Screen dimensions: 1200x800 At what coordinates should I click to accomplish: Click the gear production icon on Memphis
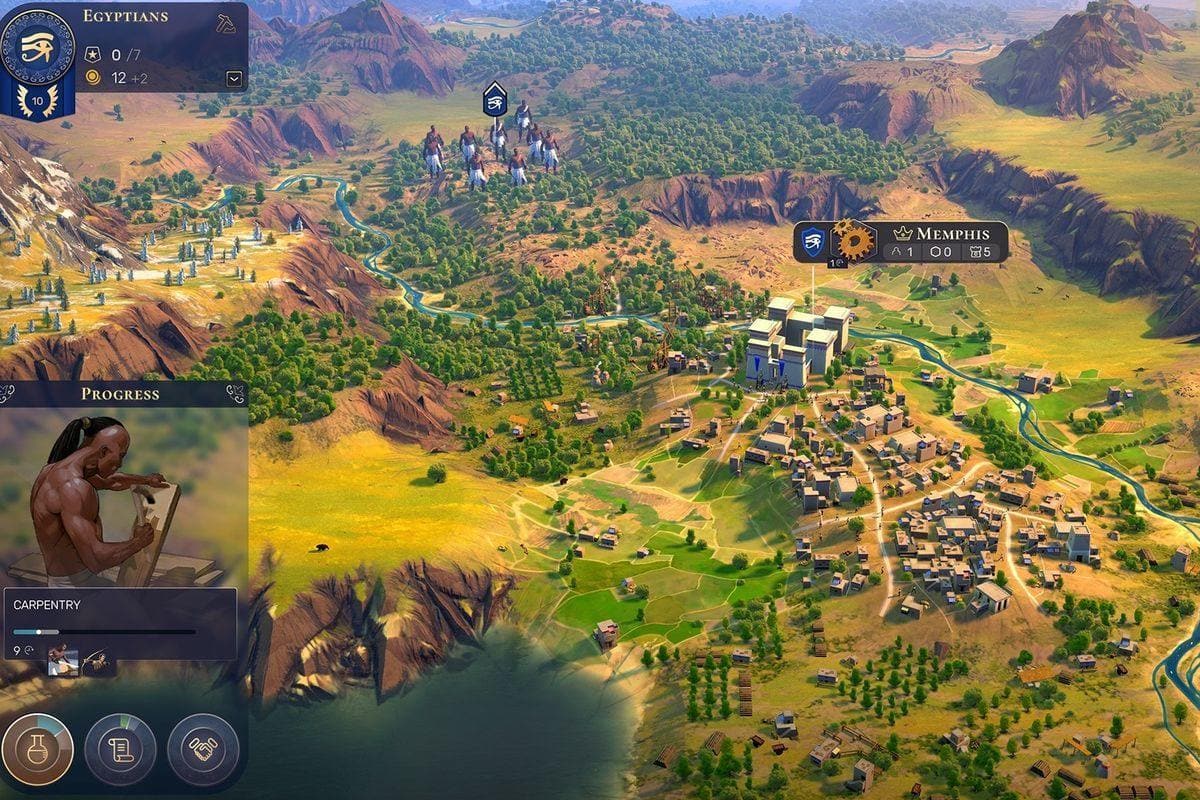[x=854, y=241]
